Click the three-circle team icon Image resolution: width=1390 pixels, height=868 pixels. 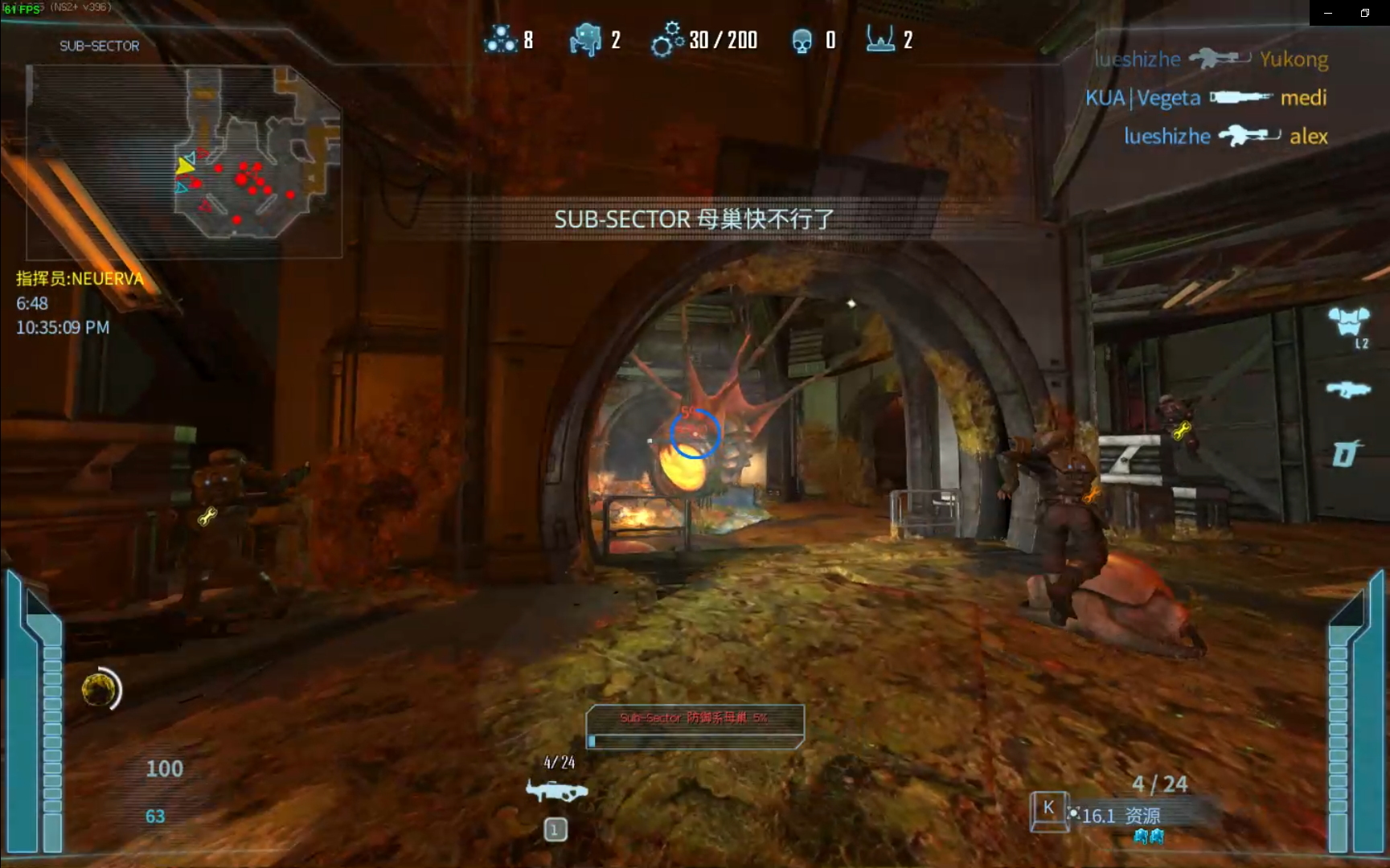click(501, 39)
